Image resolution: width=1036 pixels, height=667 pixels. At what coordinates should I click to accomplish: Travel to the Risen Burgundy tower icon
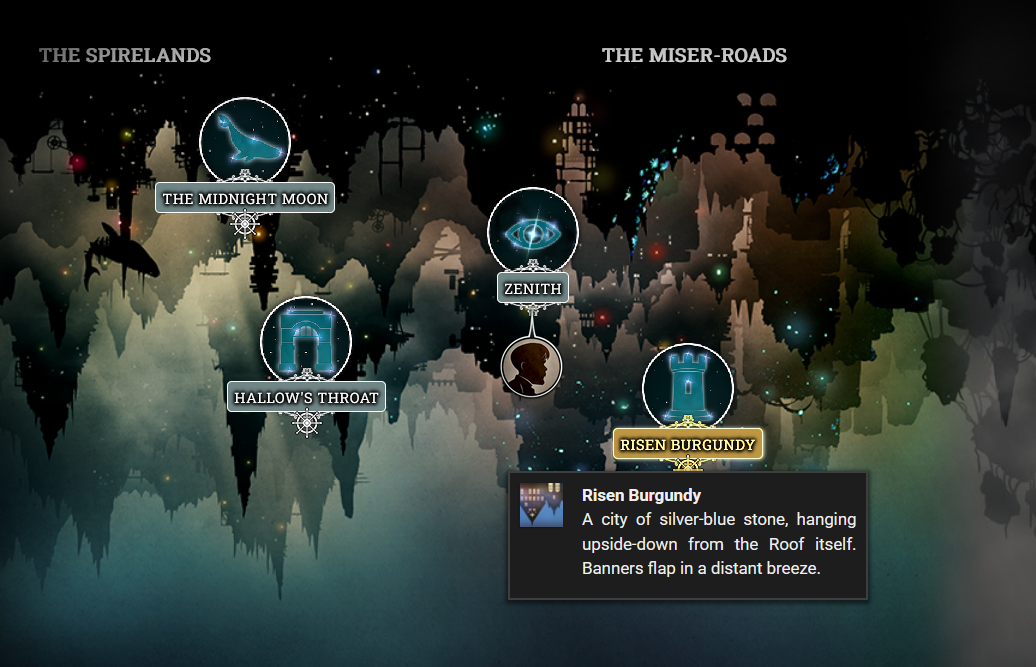point(687,388)
